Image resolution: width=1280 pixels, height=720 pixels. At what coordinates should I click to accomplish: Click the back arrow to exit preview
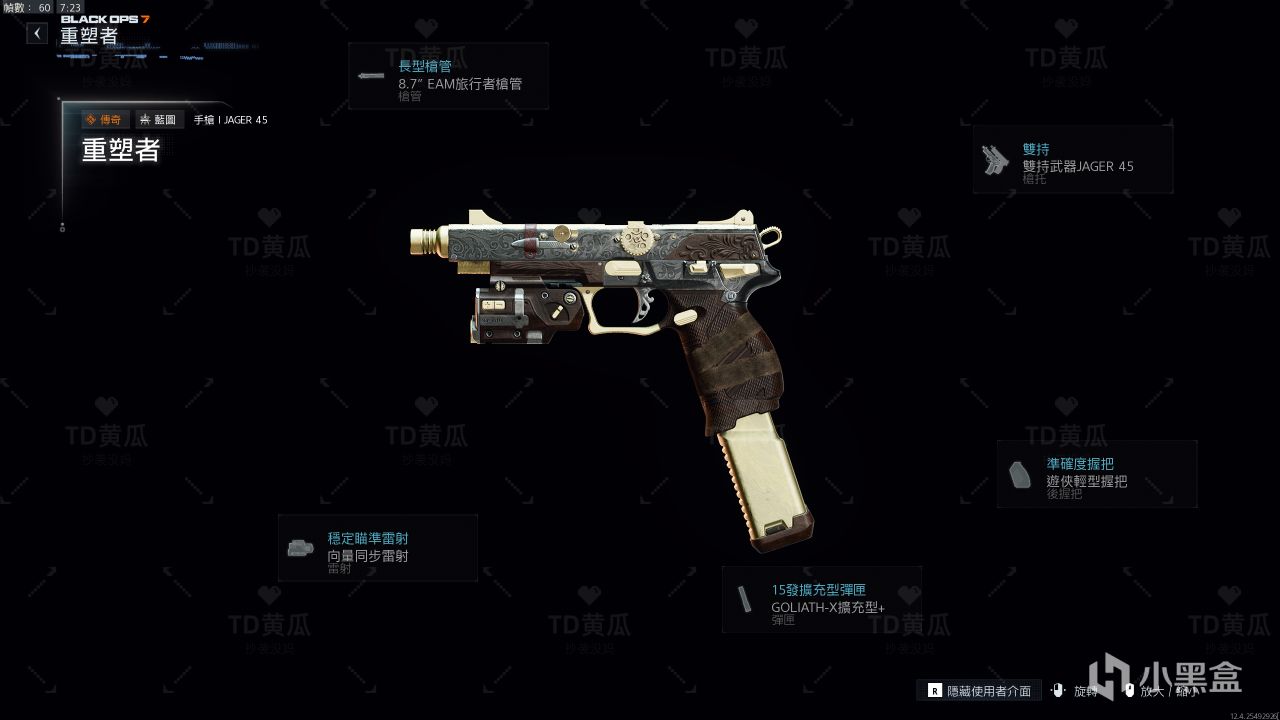point(36,32)
